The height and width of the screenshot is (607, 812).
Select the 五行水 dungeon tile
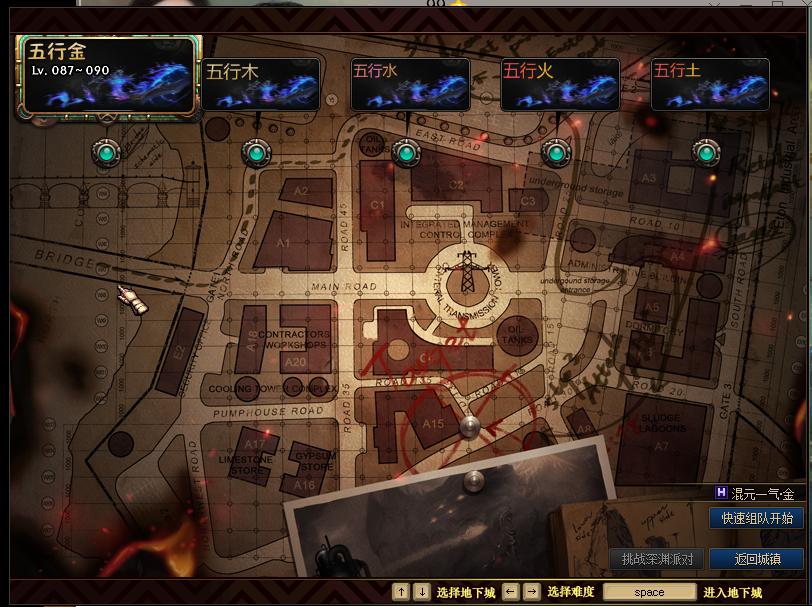click(x=410, y=84)
